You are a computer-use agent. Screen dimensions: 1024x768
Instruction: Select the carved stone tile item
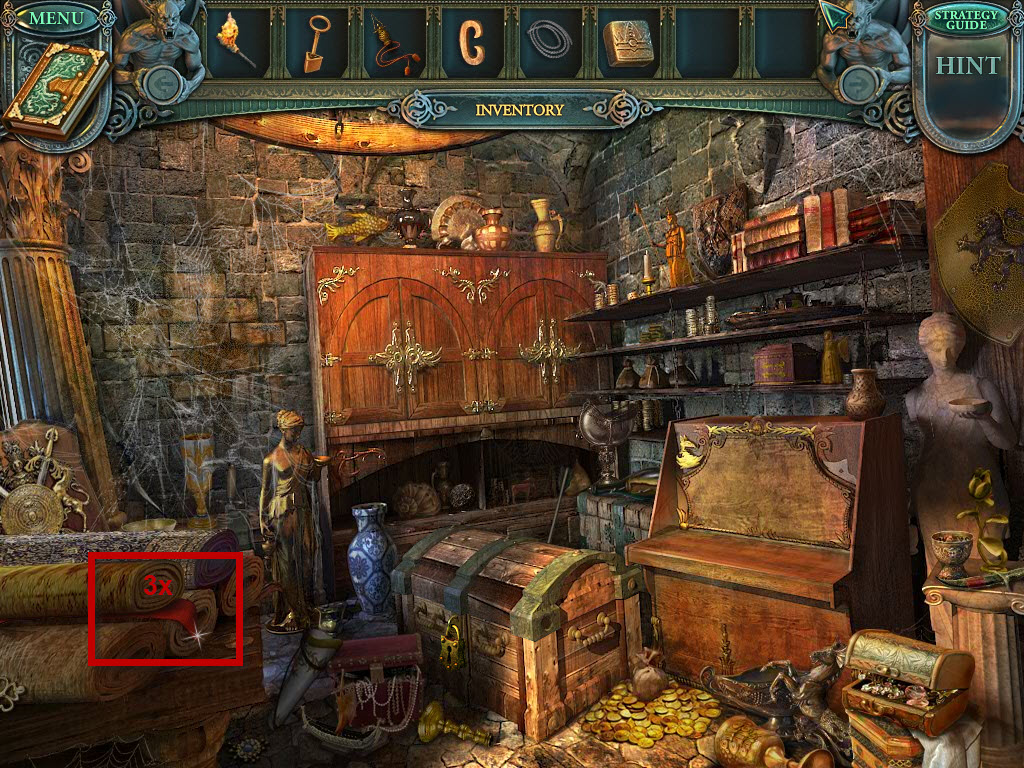[x=627, y=42]
